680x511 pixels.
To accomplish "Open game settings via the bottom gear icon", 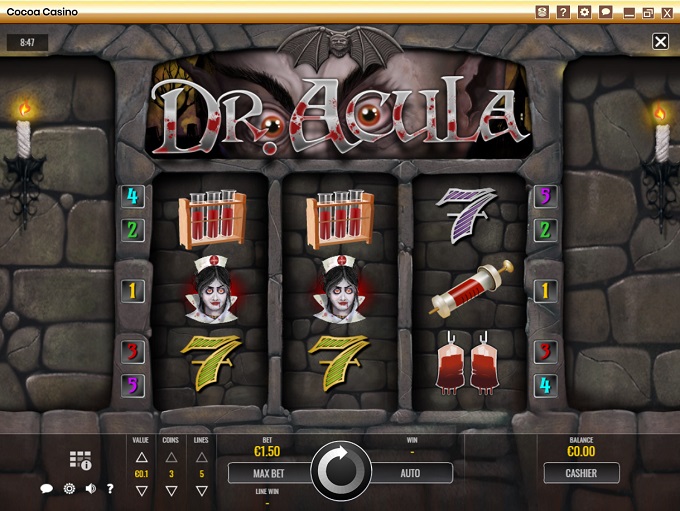I will click(x=69, y=489).
